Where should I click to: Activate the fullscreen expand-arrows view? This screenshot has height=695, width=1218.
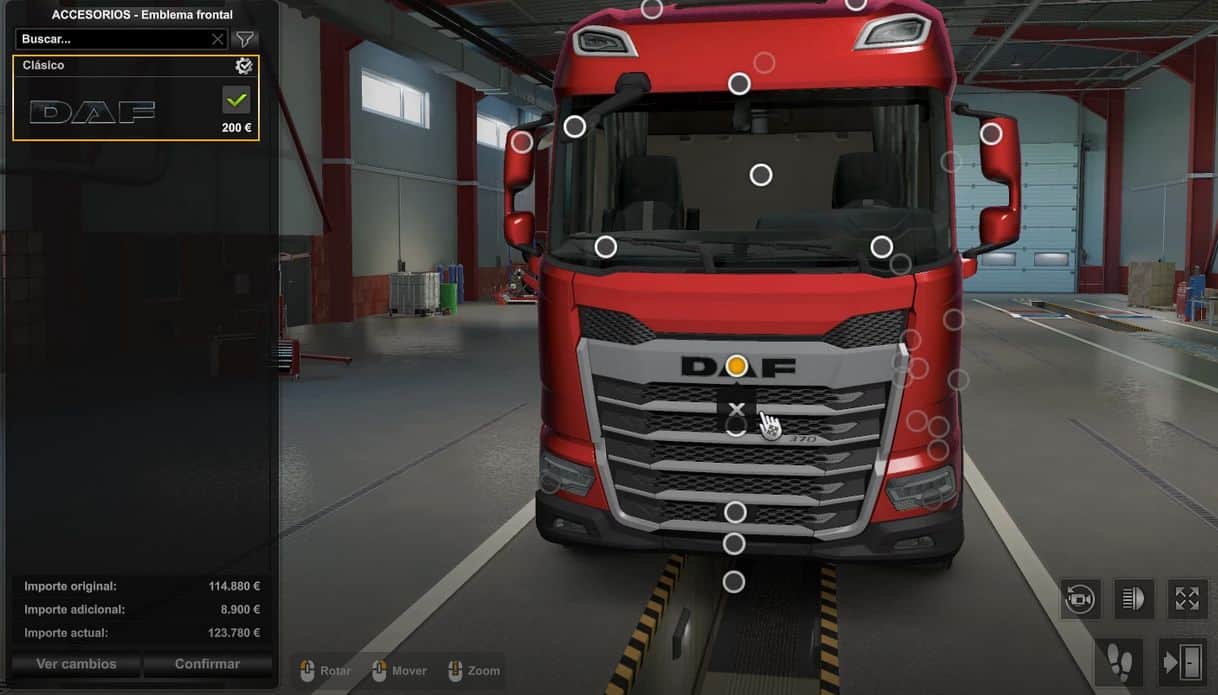[x=1187, y=599]
